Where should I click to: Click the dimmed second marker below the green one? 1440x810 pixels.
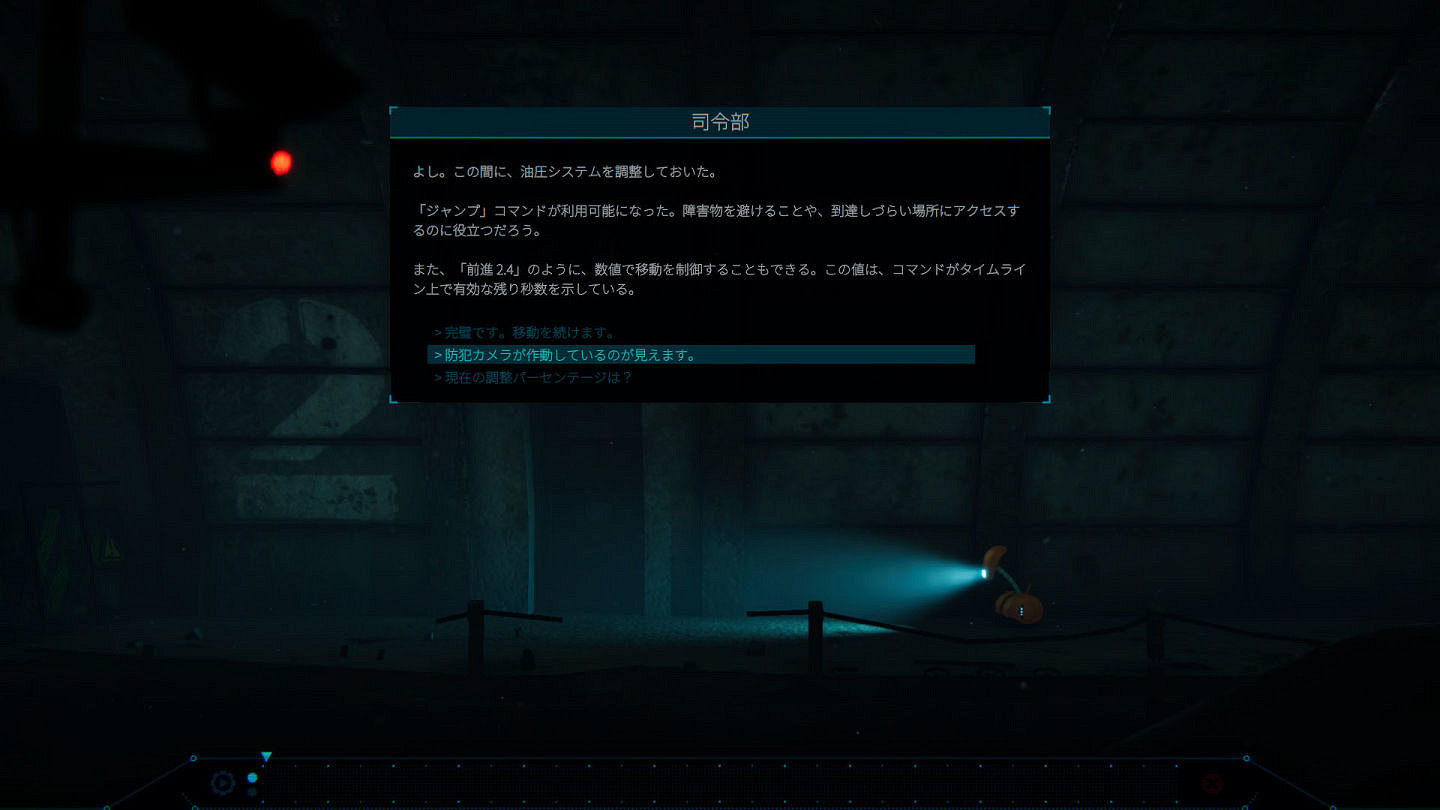coord(252,791)
